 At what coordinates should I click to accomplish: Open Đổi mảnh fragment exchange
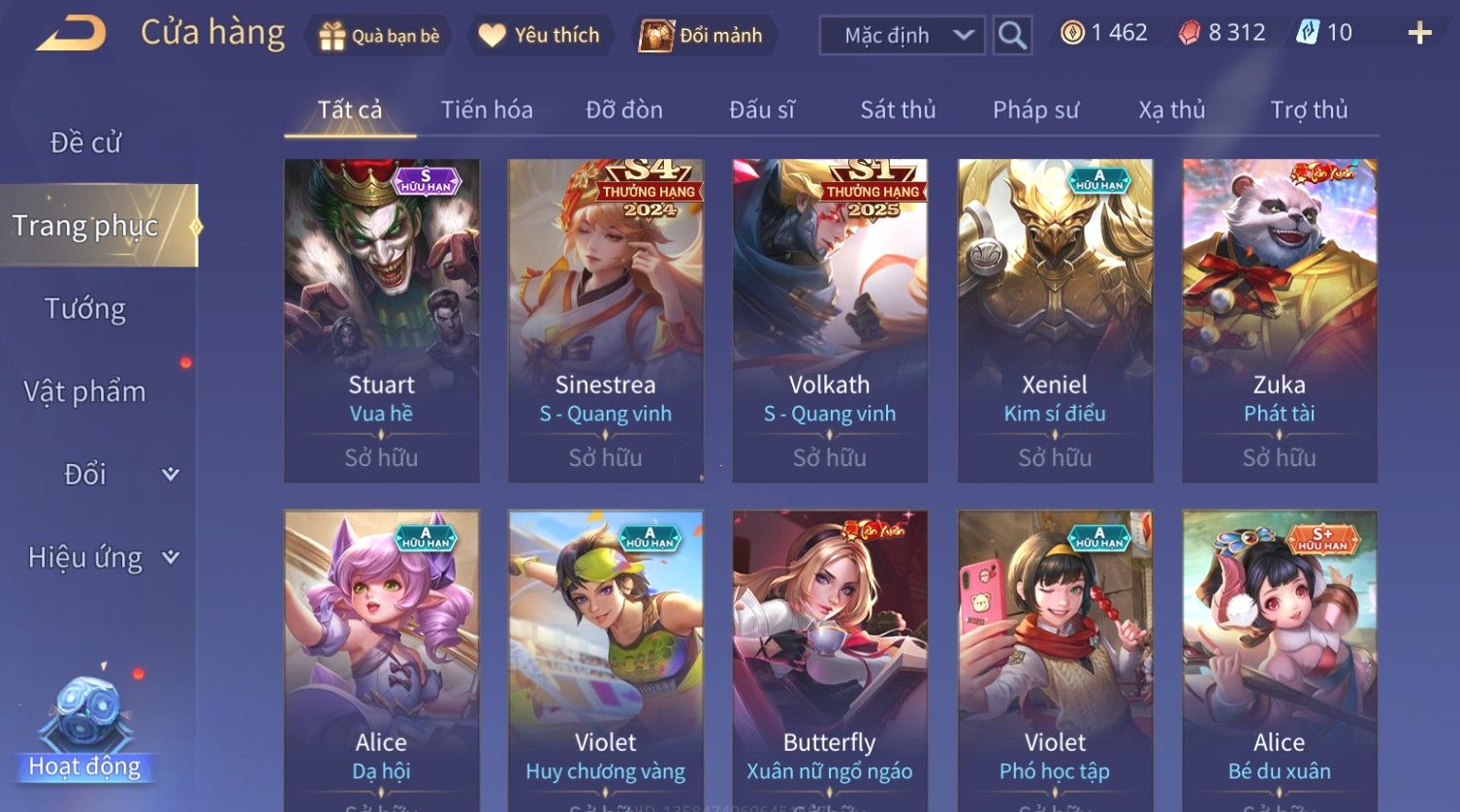(x=702, y=36)
